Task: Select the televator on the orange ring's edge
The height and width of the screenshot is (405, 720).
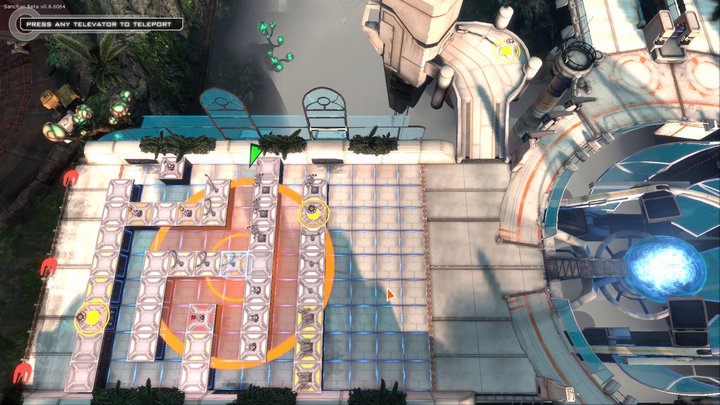Action: [314, 212]
